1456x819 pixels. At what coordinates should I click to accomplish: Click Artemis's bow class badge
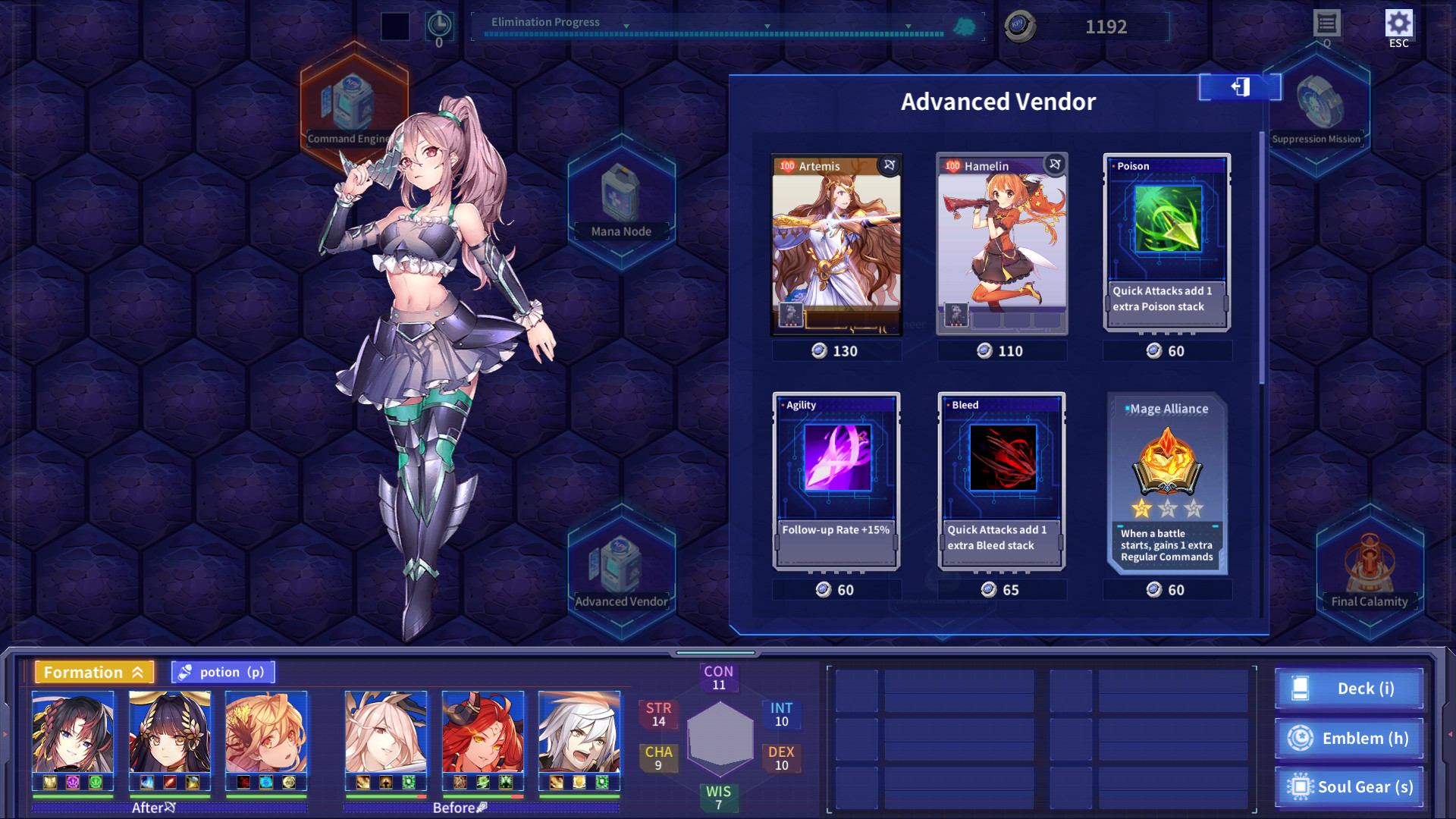887,165
